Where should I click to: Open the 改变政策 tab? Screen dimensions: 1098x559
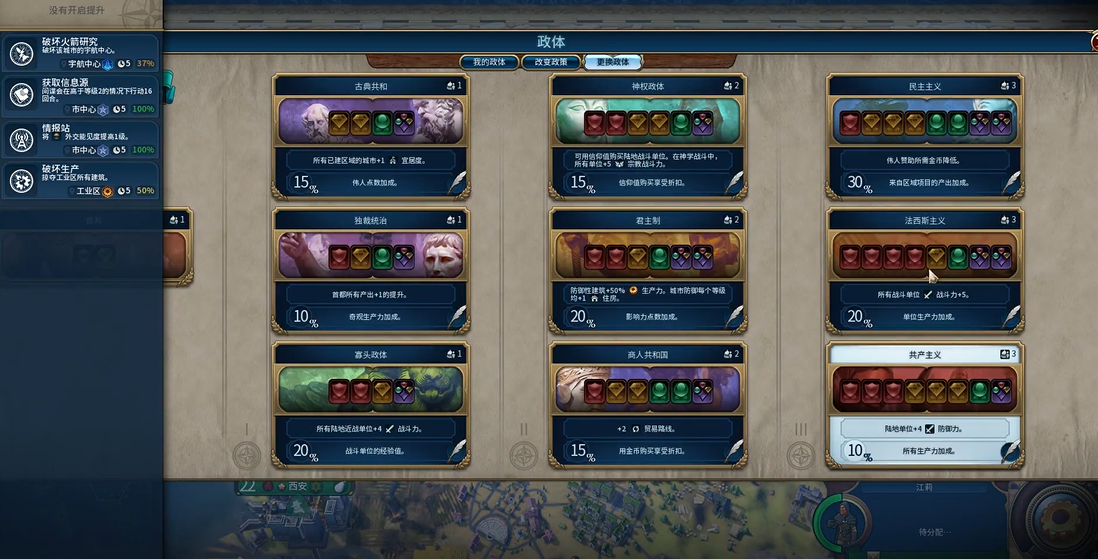551,62
